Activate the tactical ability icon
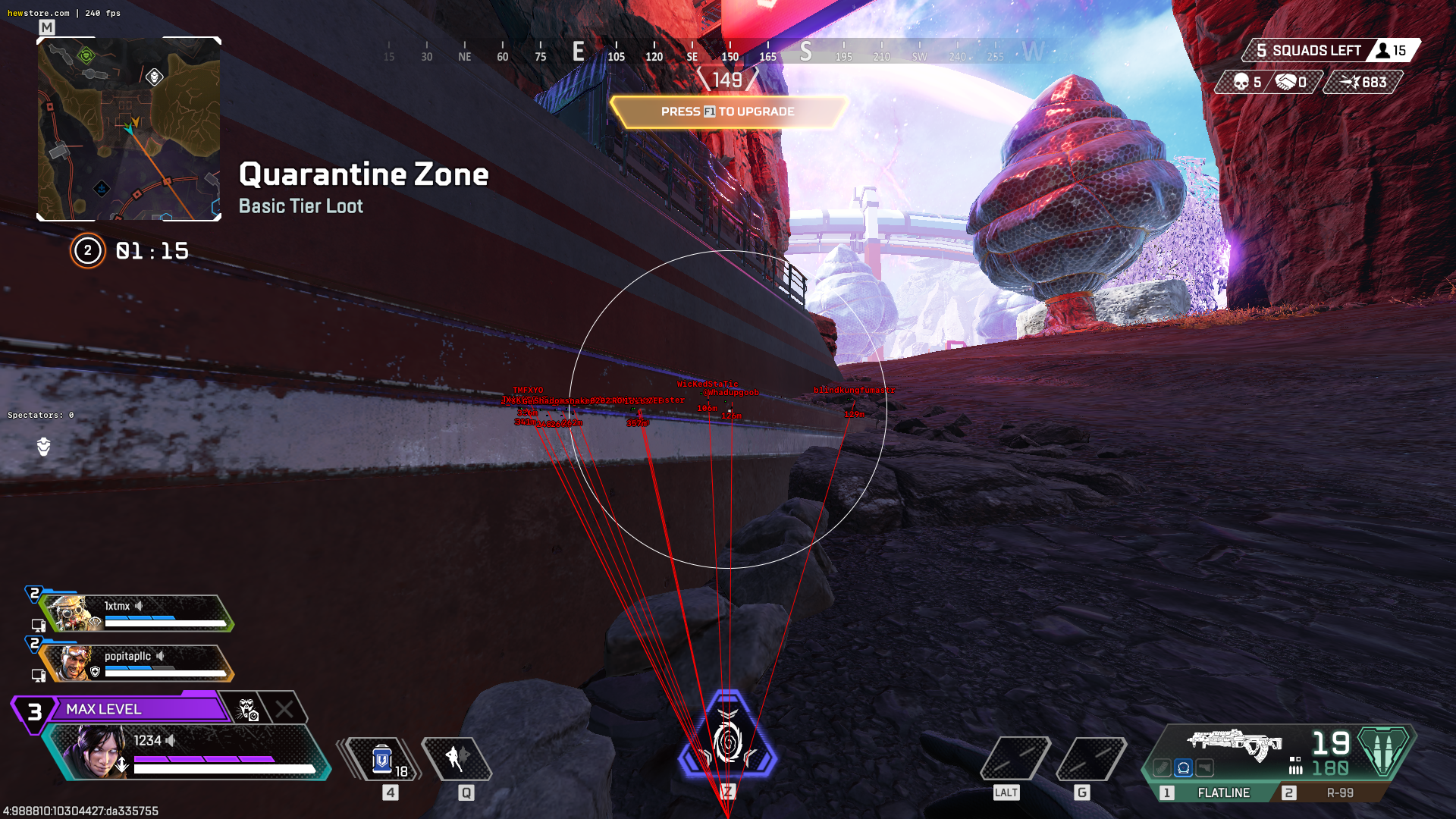This screenshot has width=1456, height=819. pos(457,758)
